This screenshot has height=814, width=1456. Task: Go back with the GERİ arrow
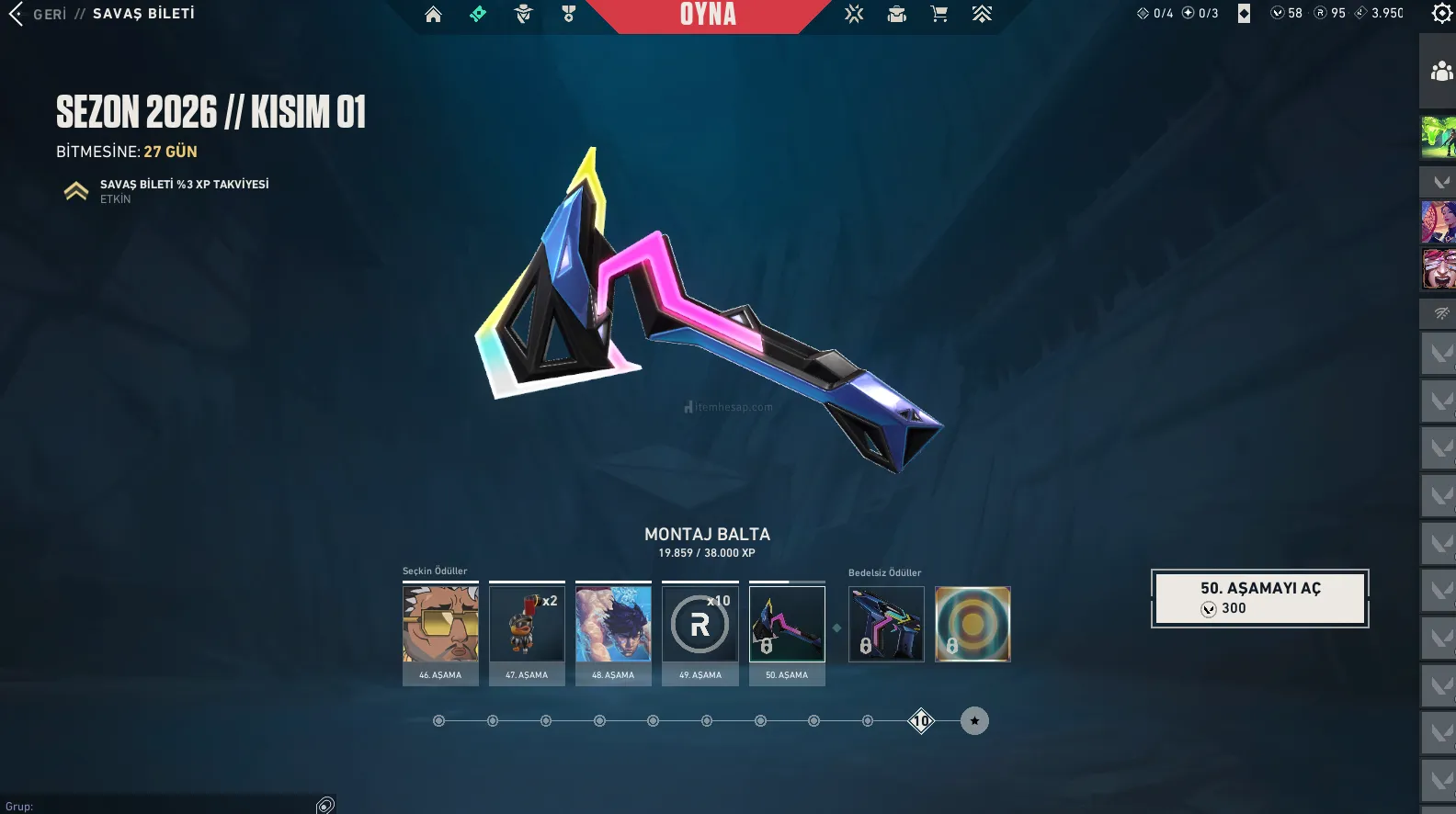click(17, 14)
